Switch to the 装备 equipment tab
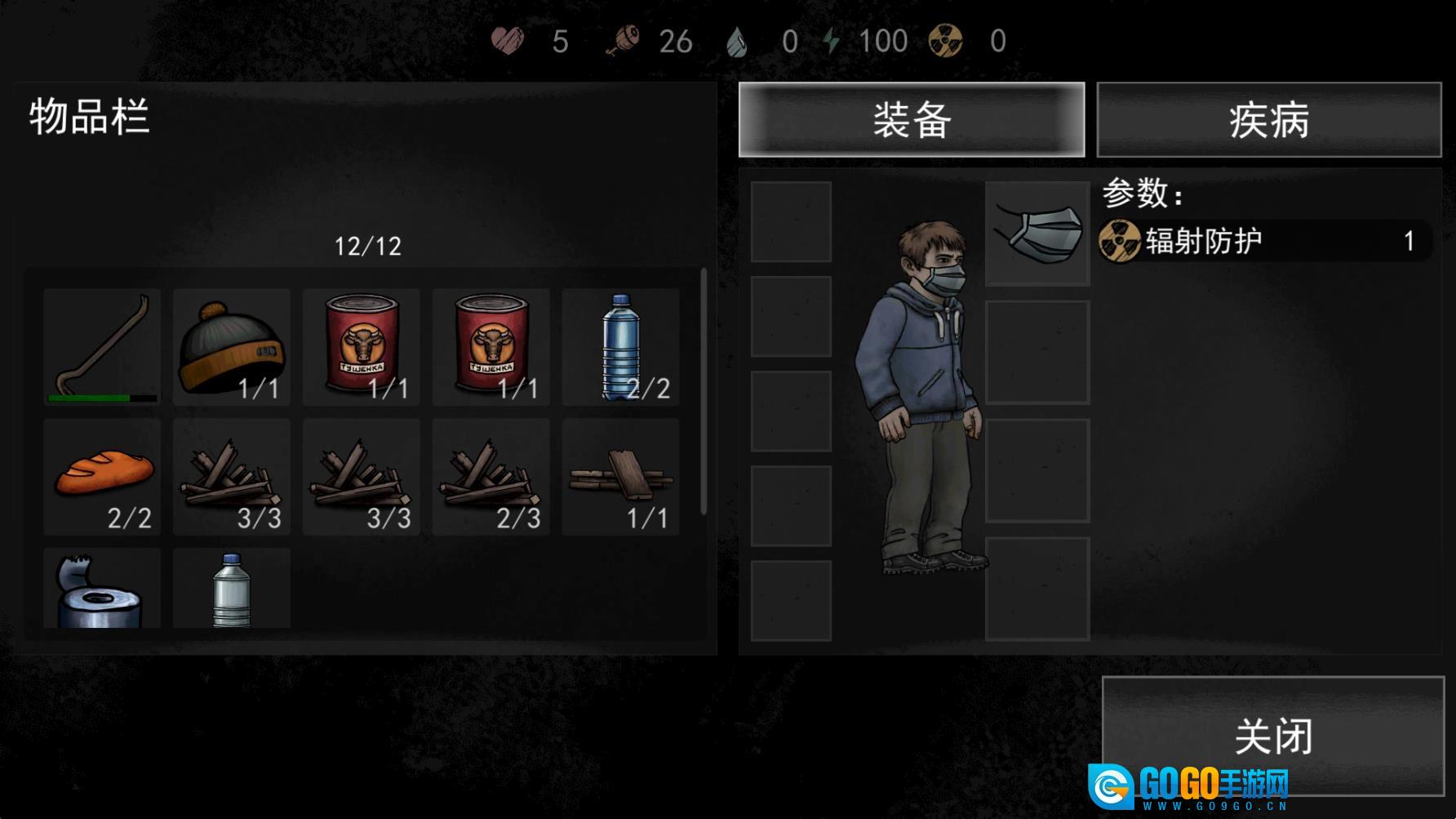Viewport: 1456px width, 819px height. (x=911, y=119)
